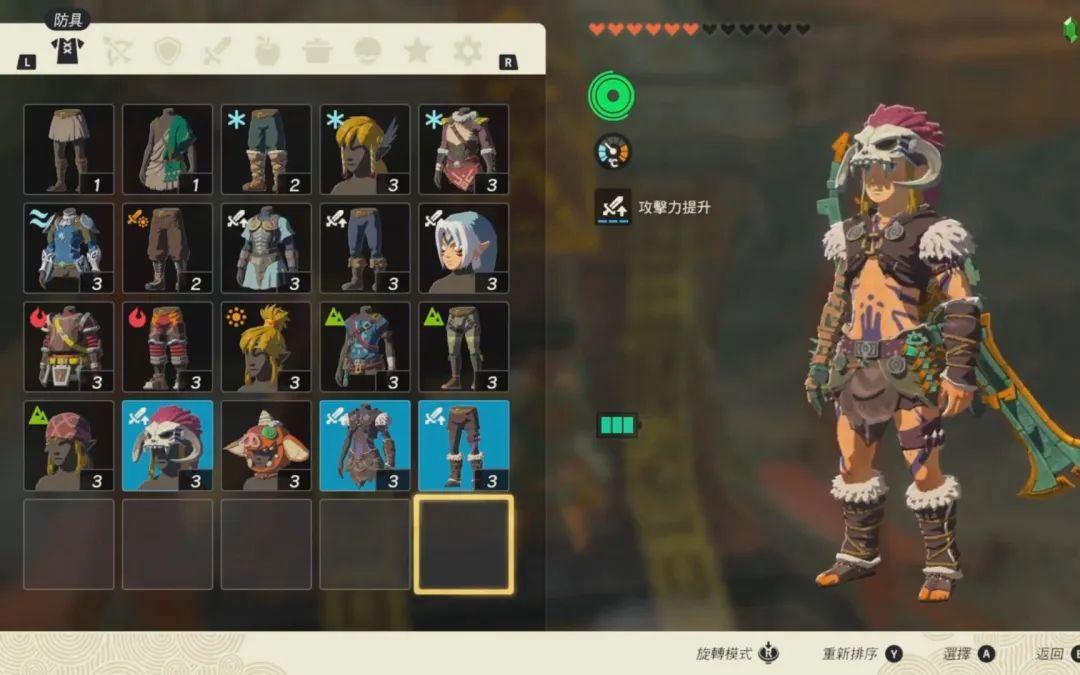This screenshot has width=1080, height=675.
Task: Choose the pig-faced mask slot
Action: pyautogui.click(x=266, y=446)
